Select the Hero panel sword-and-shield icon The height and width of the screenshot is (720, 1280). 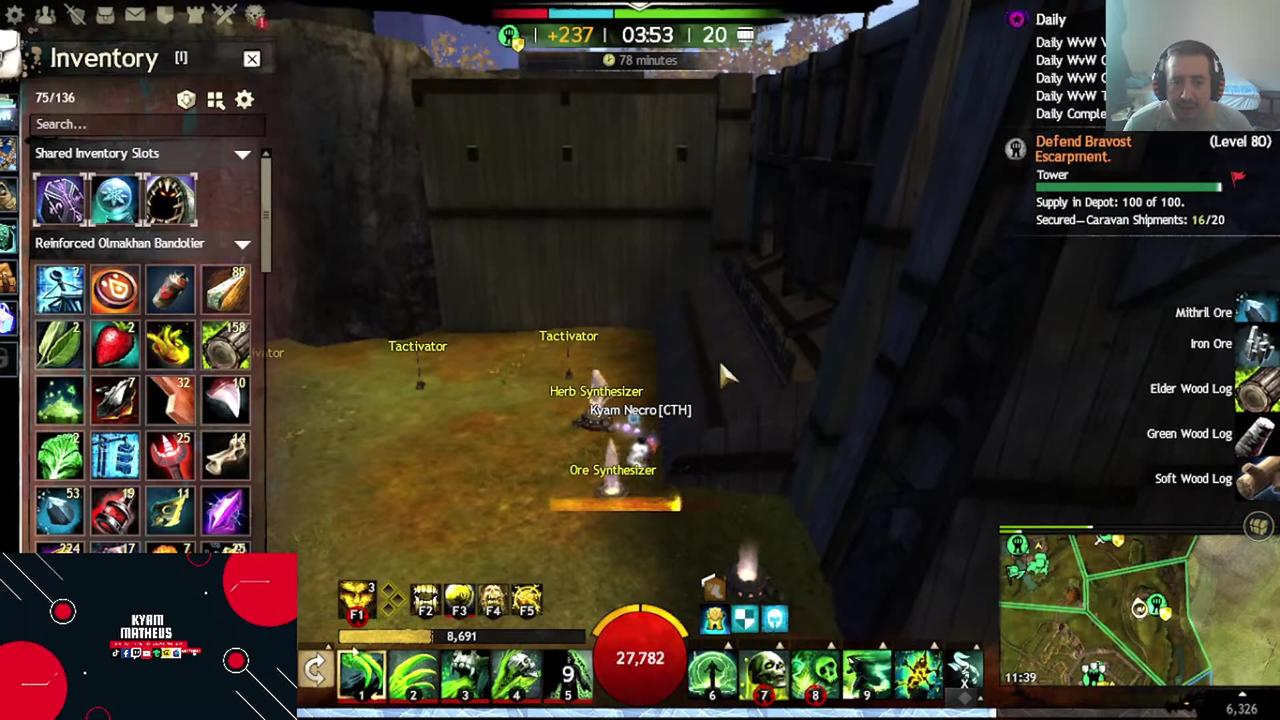coord(76,14)
